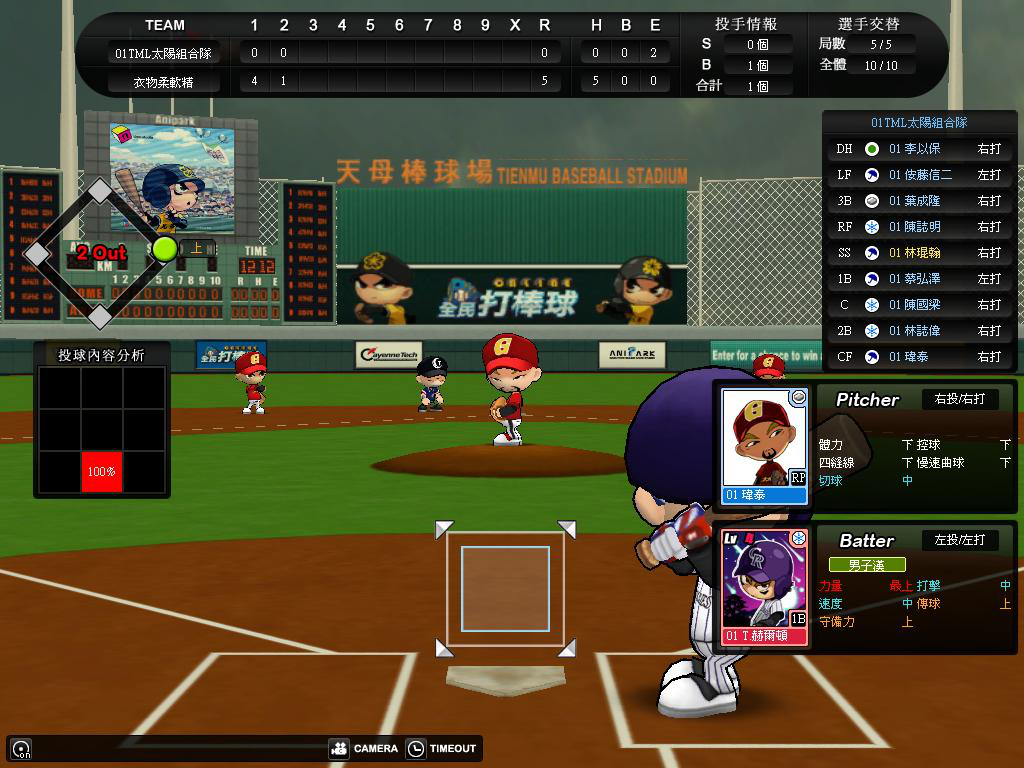Select DH 李以保 in the lineup
1024x768 pixels.
[919, 149]
